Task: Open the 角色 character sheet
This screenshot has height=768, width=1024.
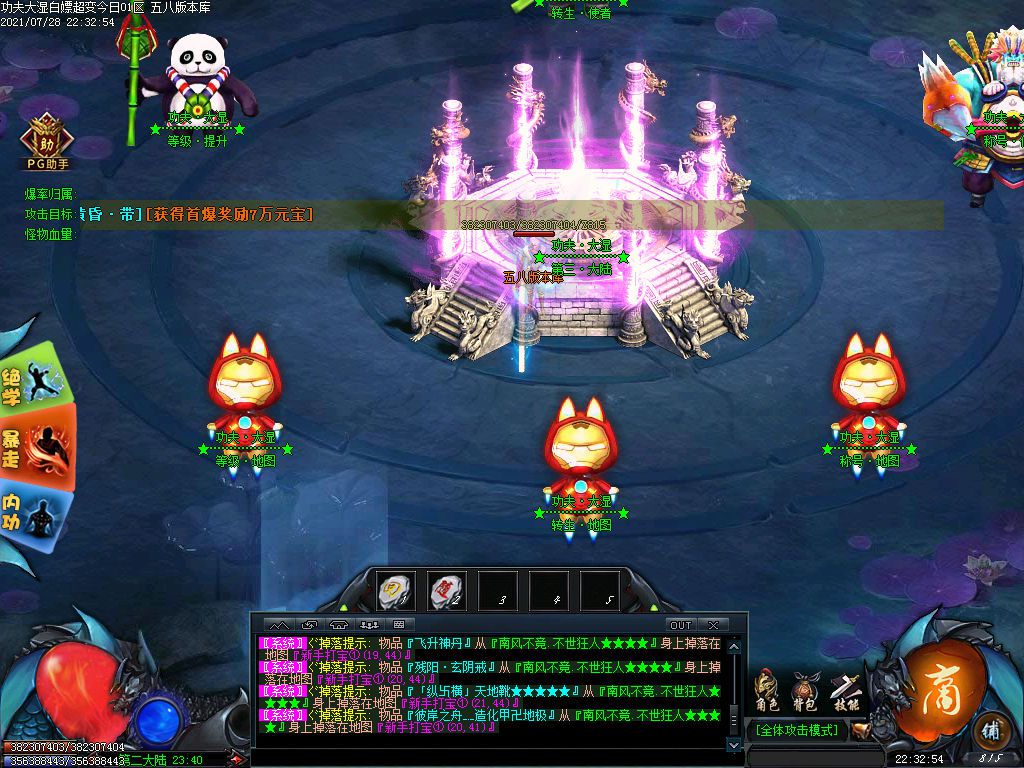Action: pos(768,692)
